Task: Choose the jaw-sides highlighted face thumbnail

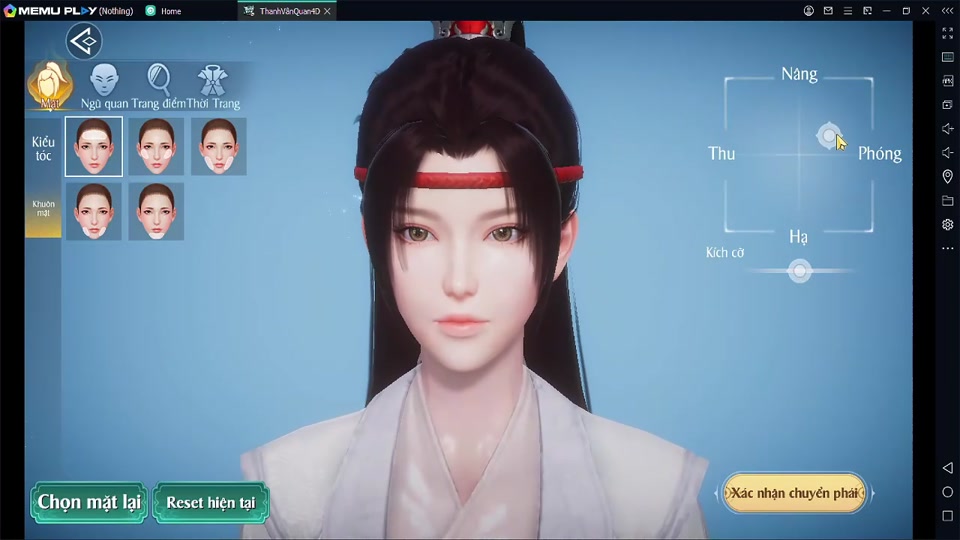Action: (x=219, y=146)
